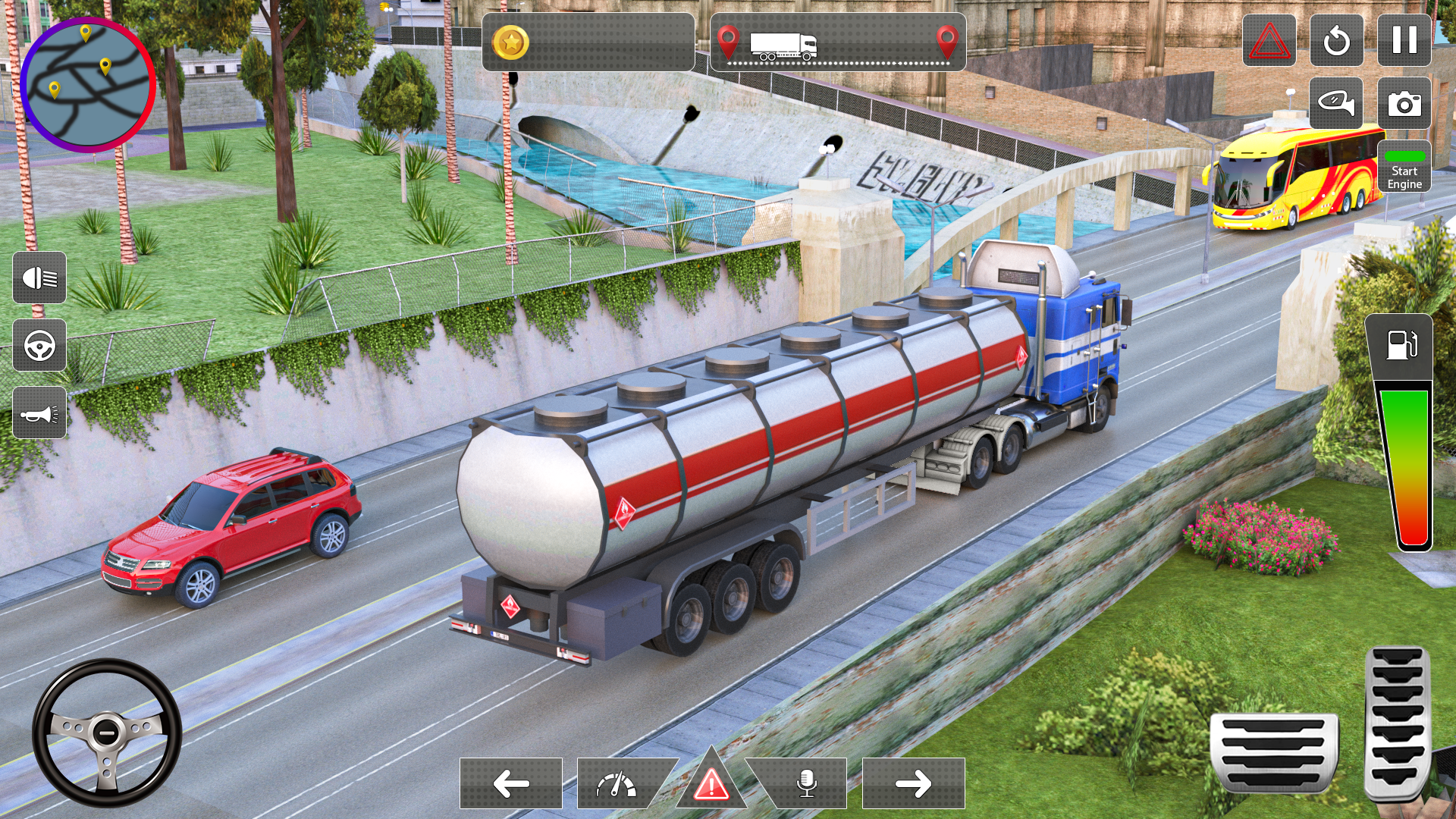Check the coin balance counter

pos(588,43)
